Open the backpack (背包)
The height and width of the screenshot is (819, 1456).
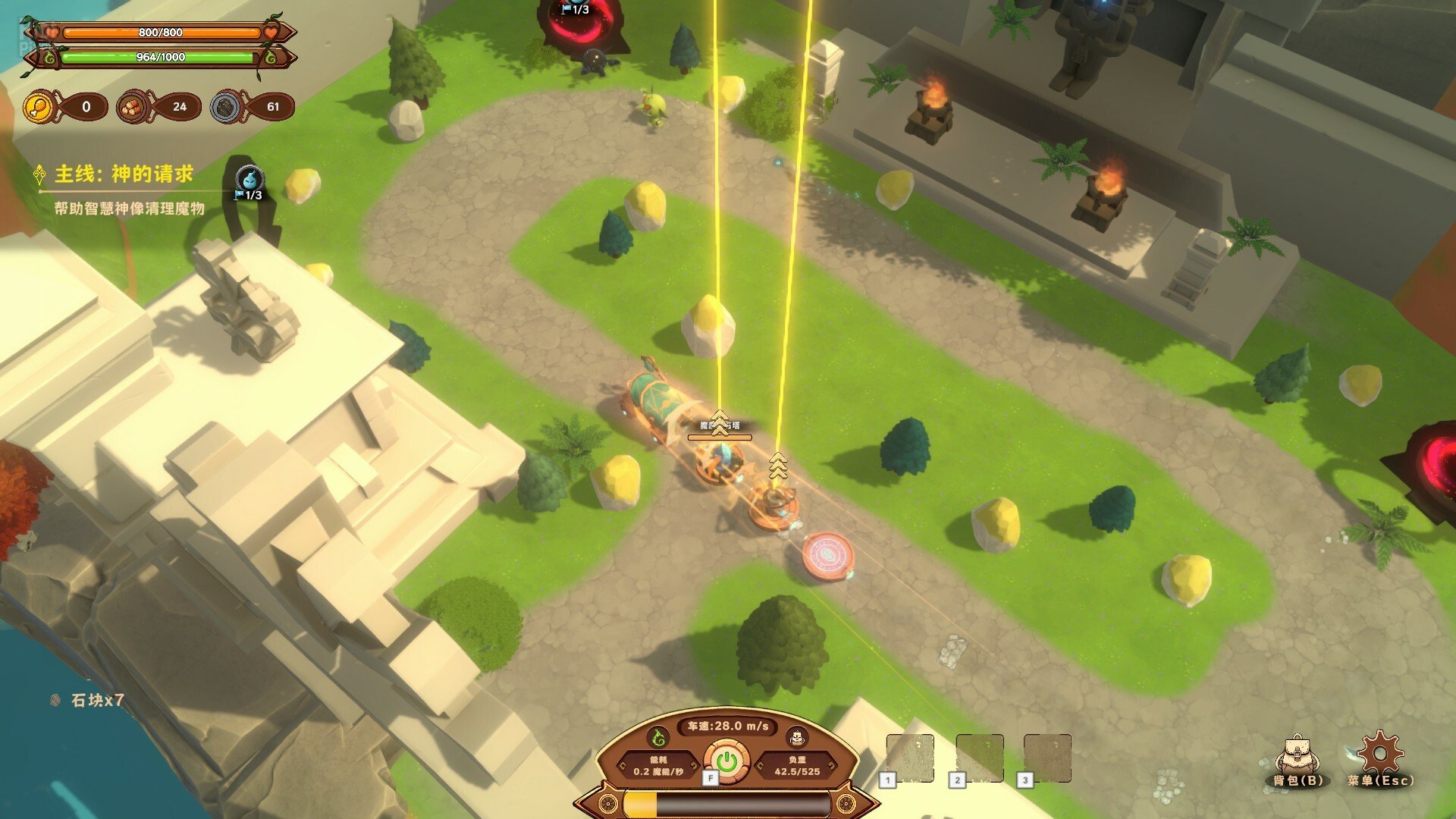(x=1297, y=758)
